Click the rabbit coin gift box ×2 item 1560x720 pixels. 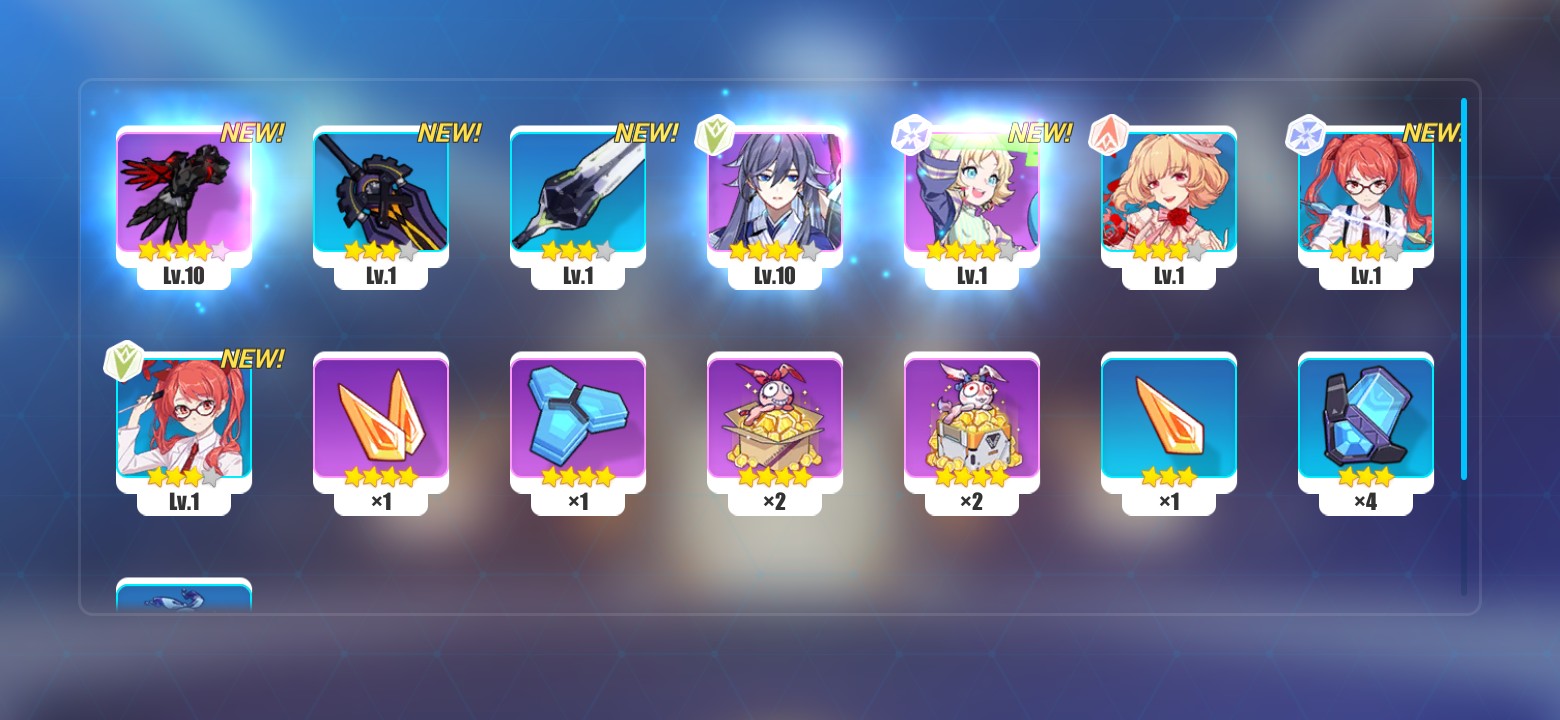tap(773, 420)
